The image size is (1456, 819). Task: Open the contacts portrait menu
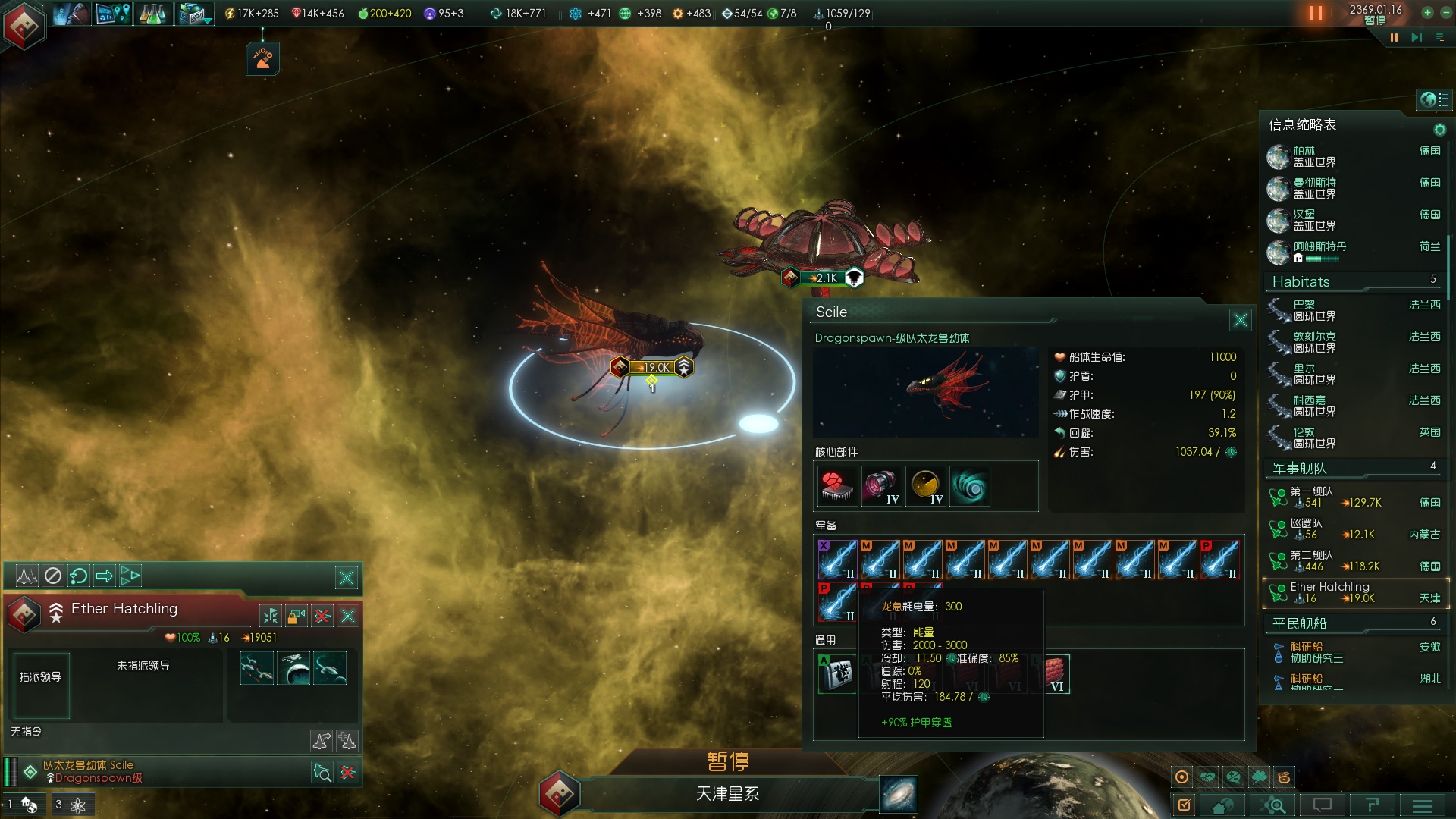click(x=71, y=14)
